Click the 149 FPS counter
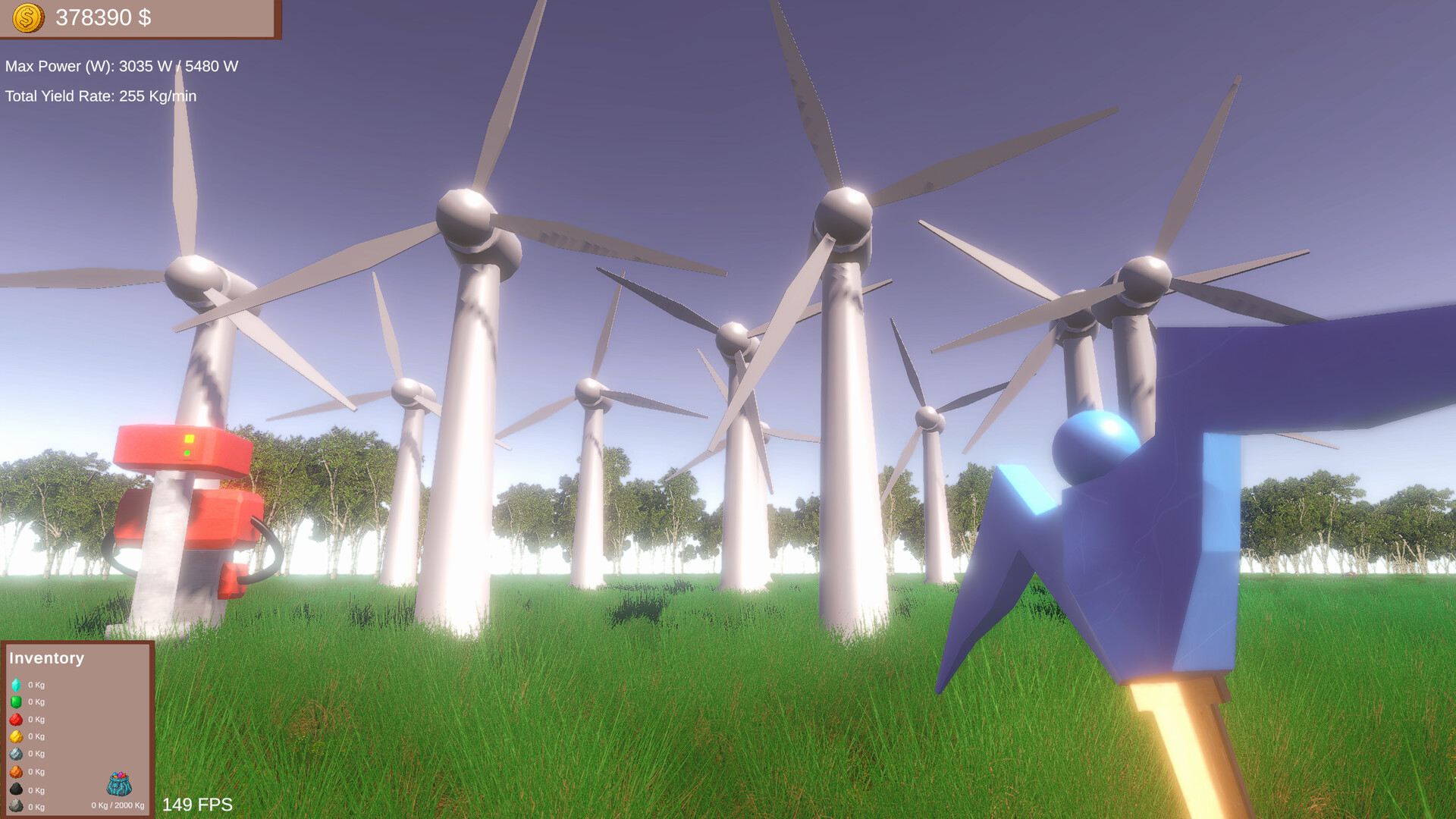This screenshot has width=1456, height=819. point(196,805)
